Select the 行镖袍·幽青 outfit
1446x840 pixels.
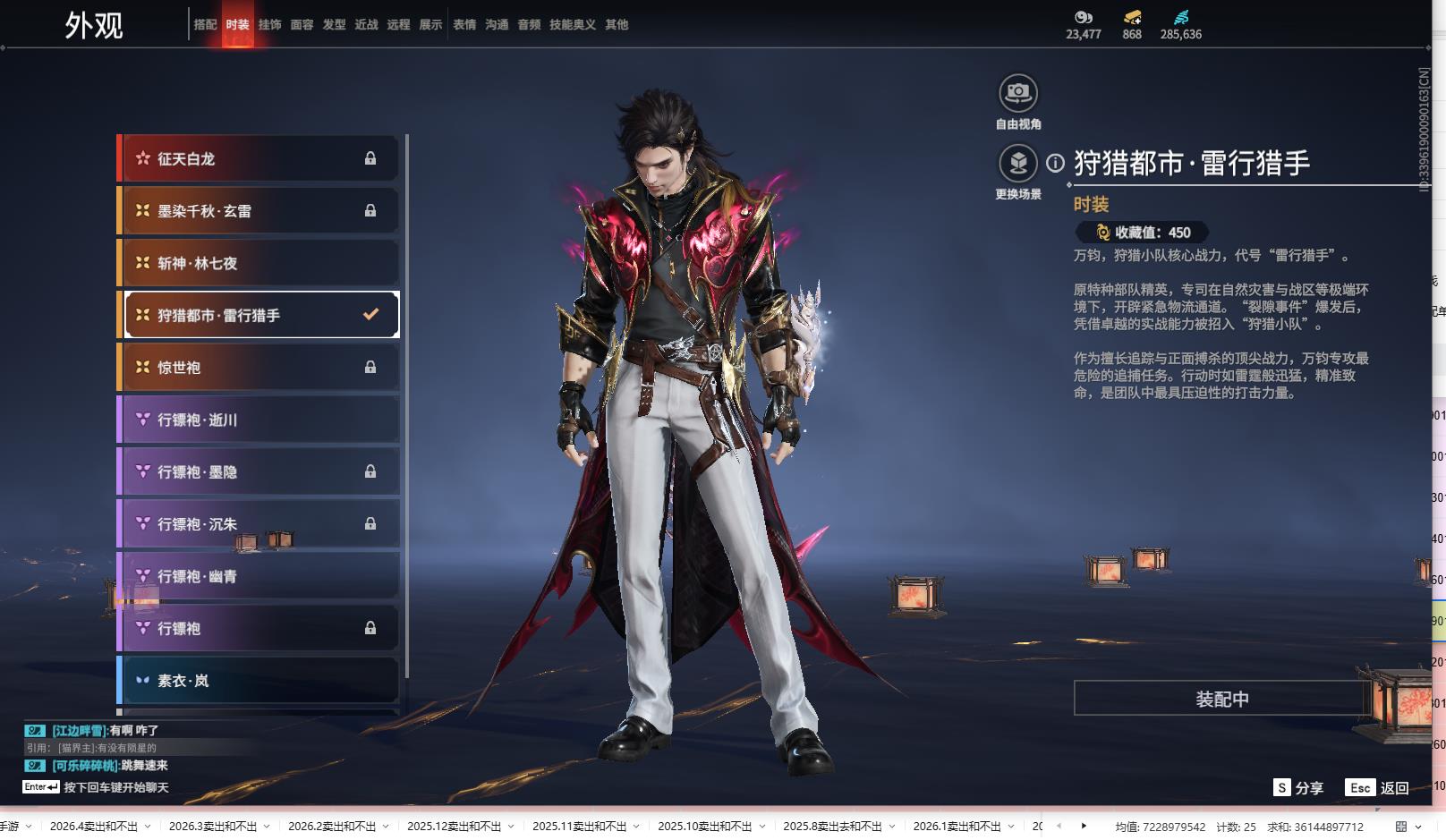click(259, 576)
